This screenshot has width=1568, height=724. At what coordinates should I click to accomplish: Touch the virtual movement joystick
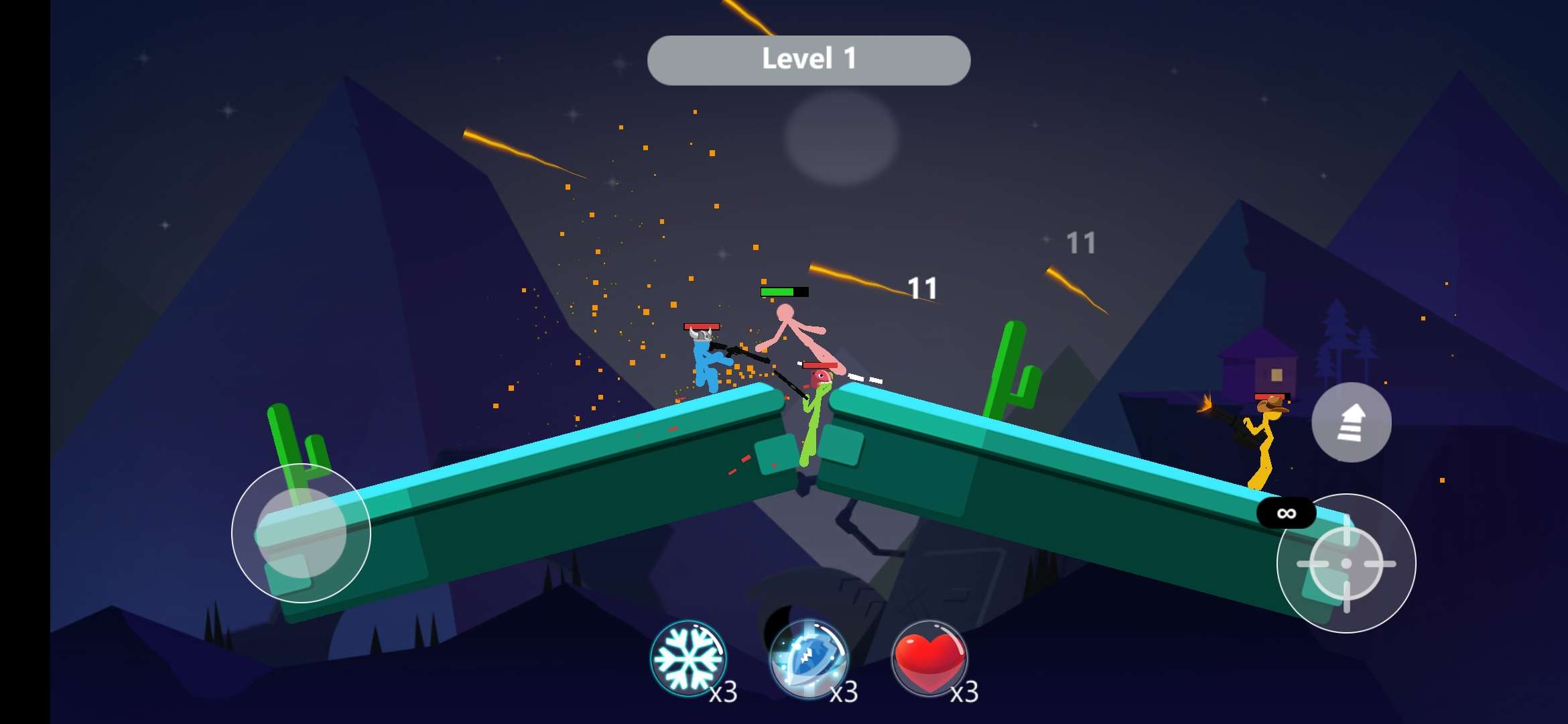click(x=302, y=533)
